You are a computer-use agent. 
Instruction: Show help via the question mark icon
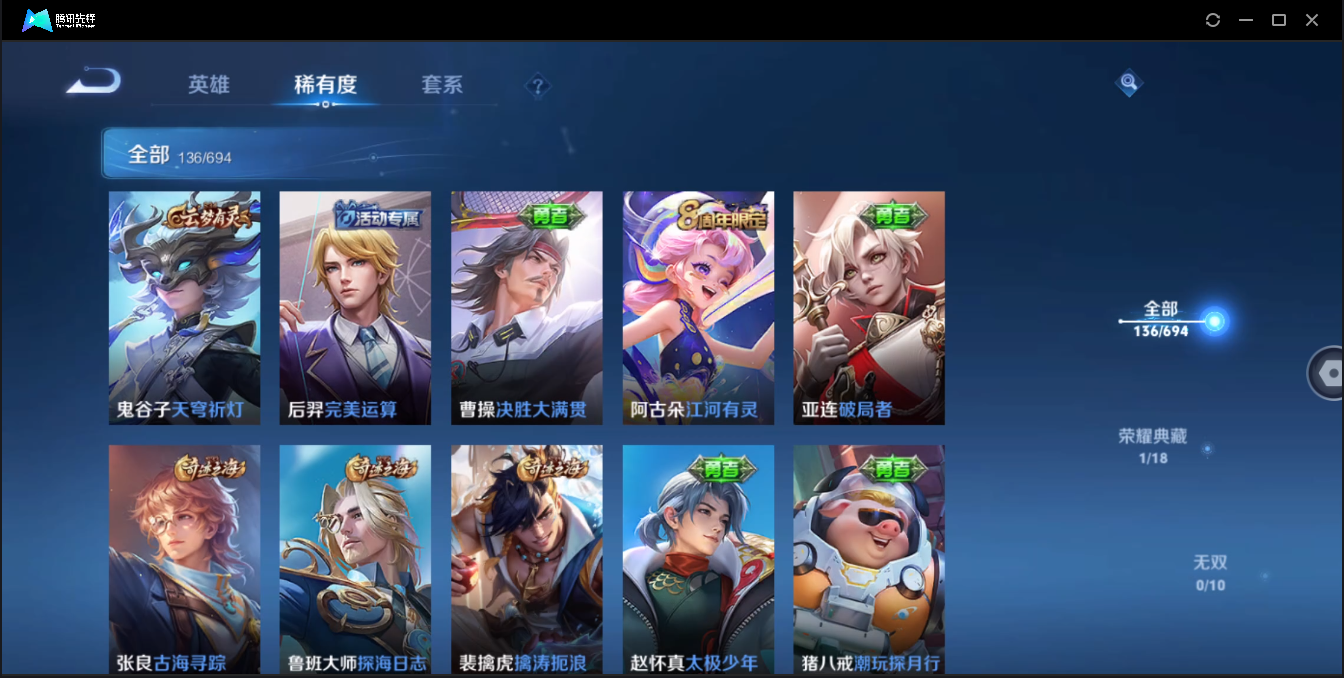(x=538, y=86)
